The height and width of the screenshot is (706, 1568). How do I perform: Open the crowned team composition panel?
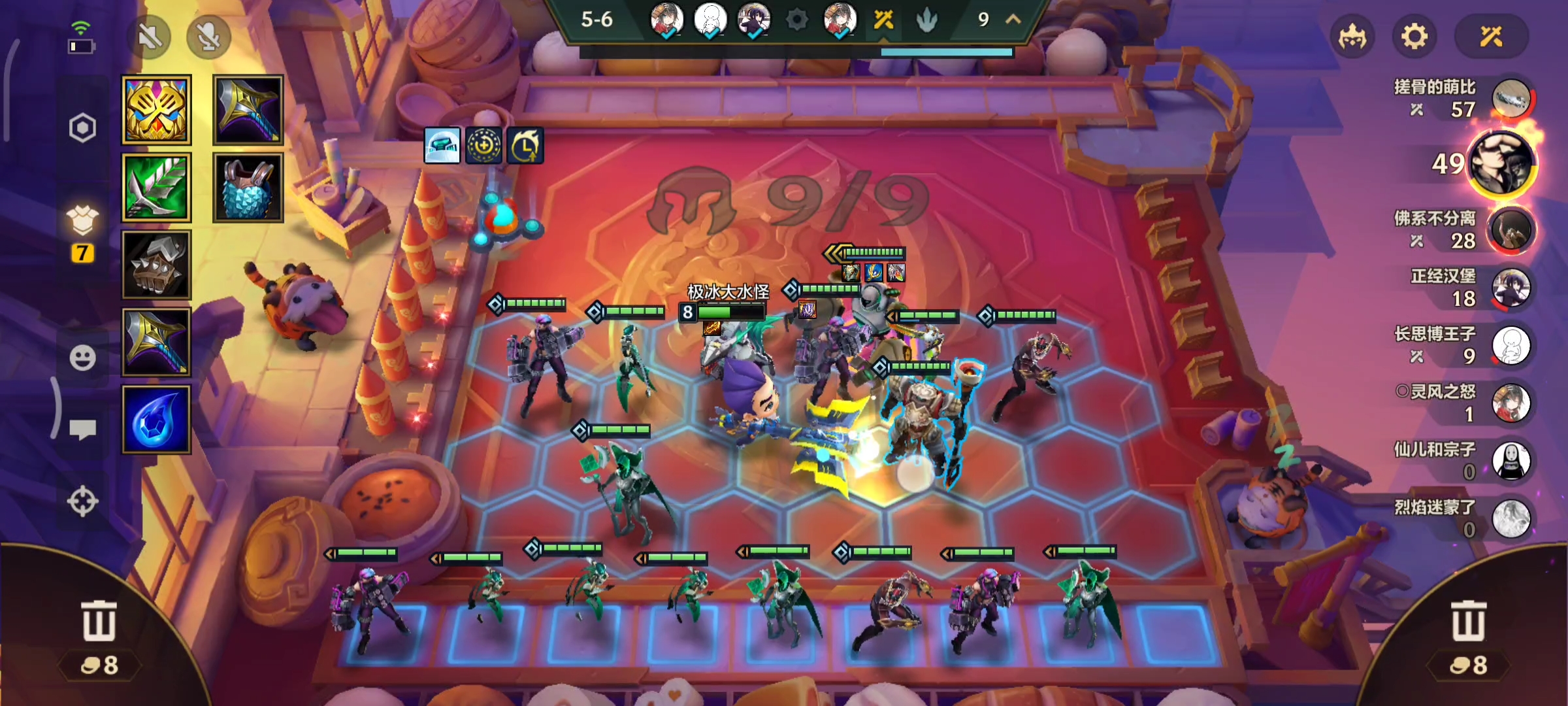coord(1352,37)
